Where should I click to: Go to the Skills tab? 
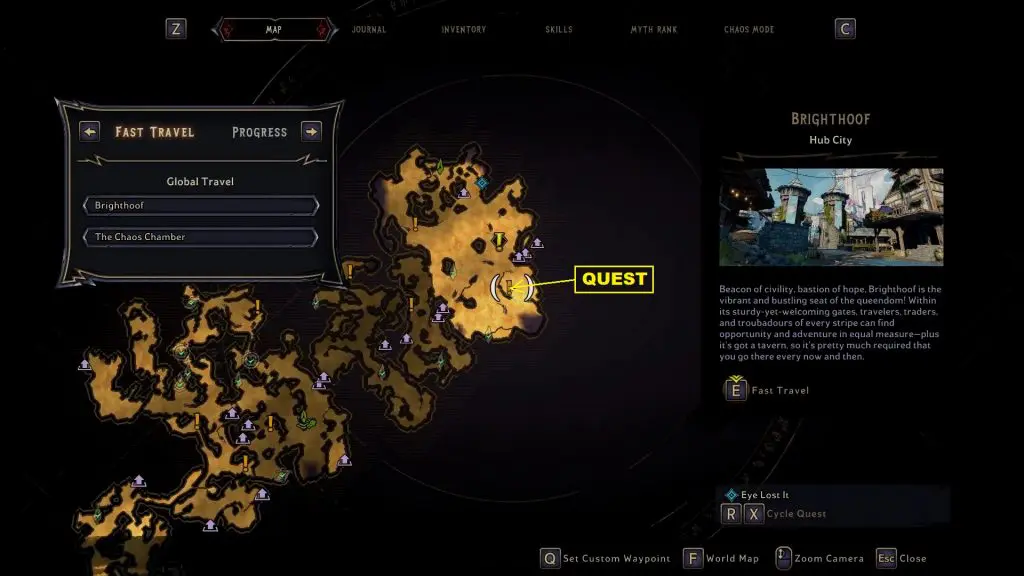[x=559, y=30]
